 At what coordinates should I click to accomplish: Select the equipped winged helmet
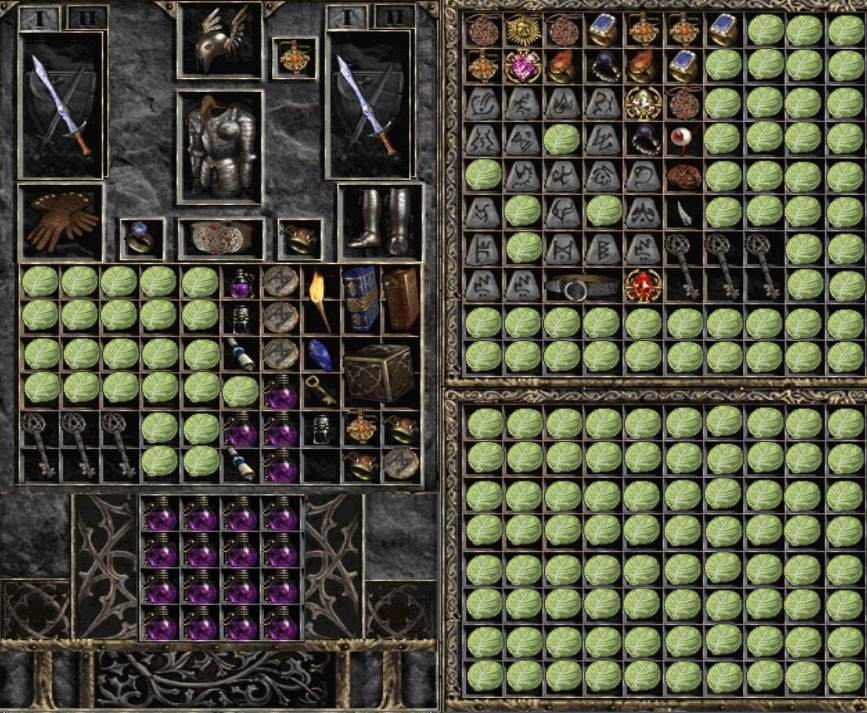[x=220, y=40]
